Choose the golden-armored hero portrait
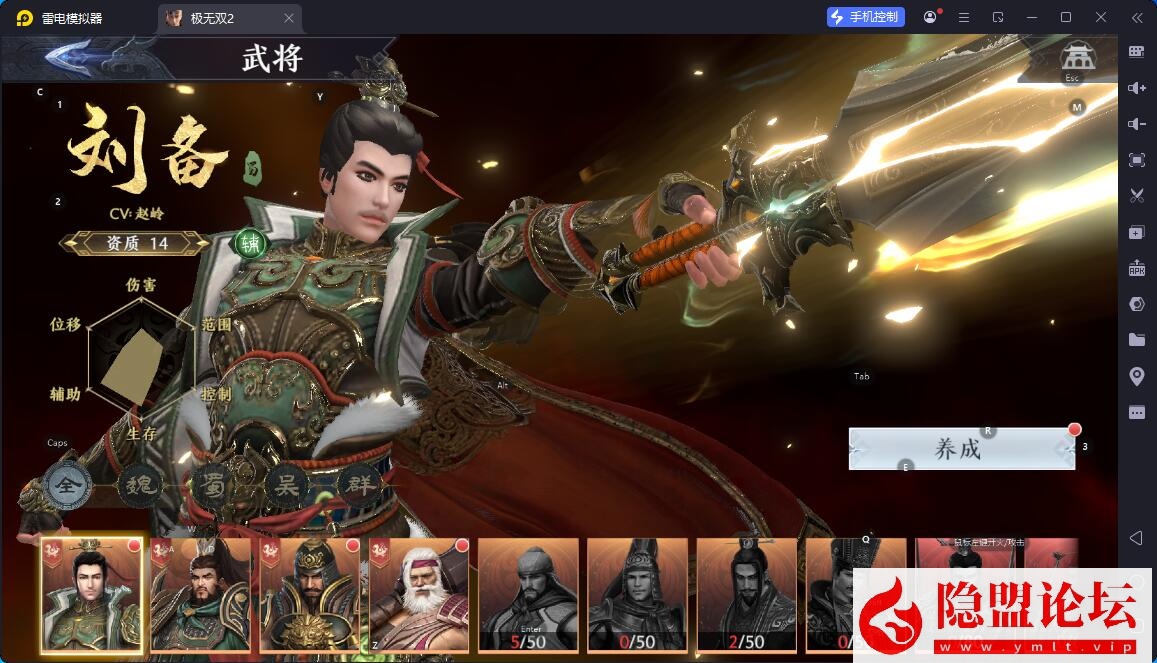This screenshot has height=663, width=1157. (x=310, y=593)
